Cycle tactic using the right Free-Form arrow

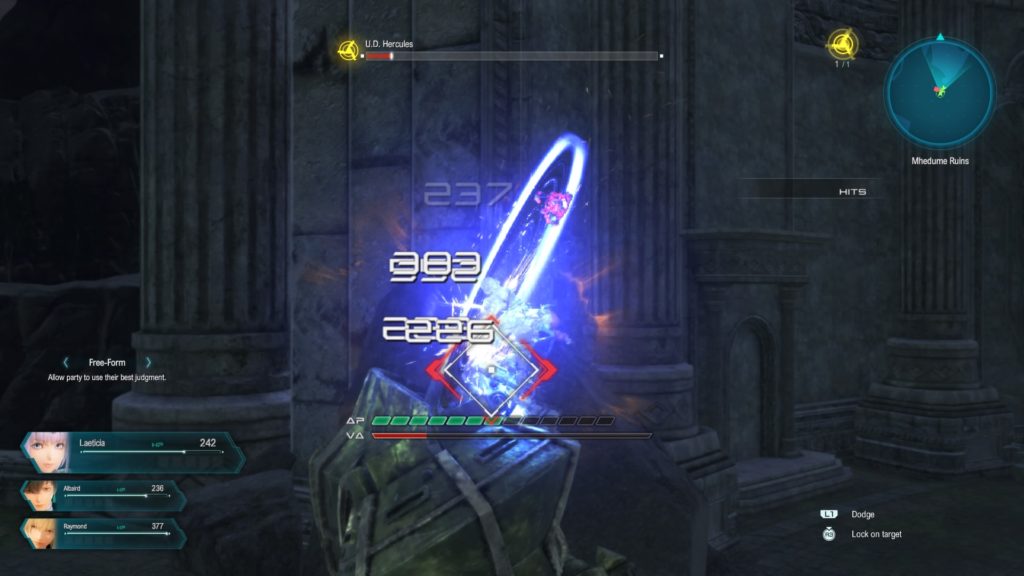pos(148,362)
